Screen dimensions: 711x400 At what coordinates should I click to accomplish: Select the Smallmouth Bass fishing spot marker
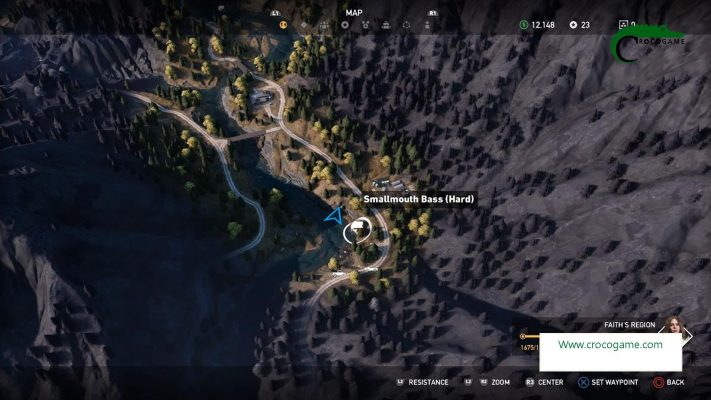(354, 232)
